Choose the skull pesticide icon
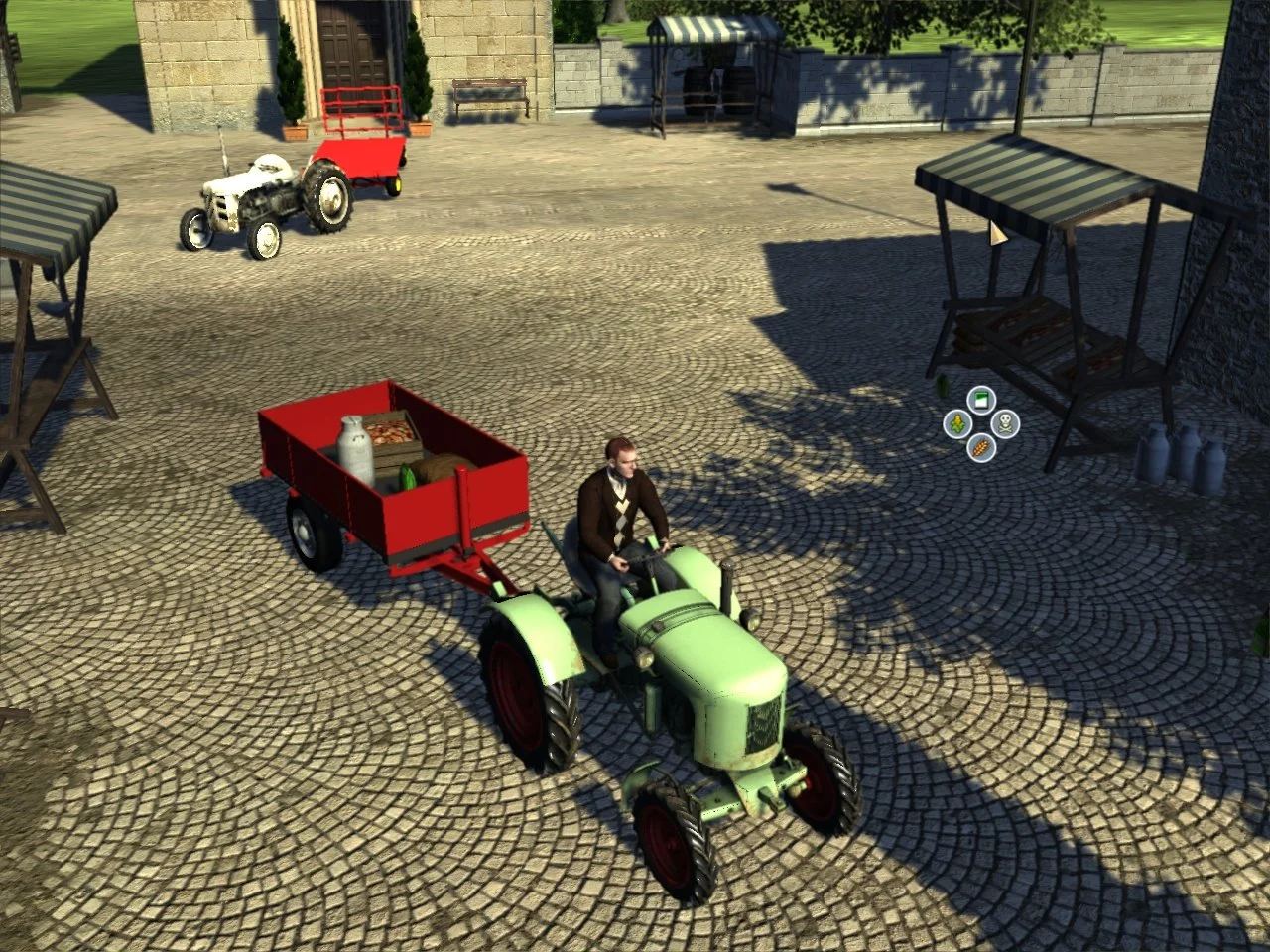The width and height of the screenshot is (1270, 952). 1005,423
